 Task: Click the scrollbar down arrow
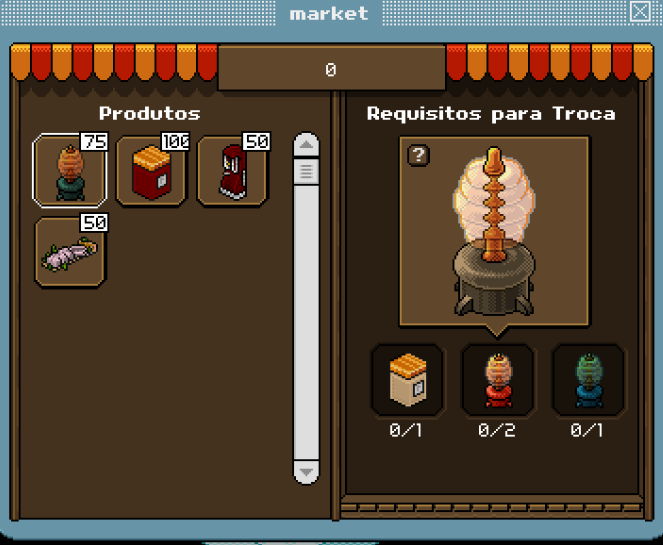point(306,471)
